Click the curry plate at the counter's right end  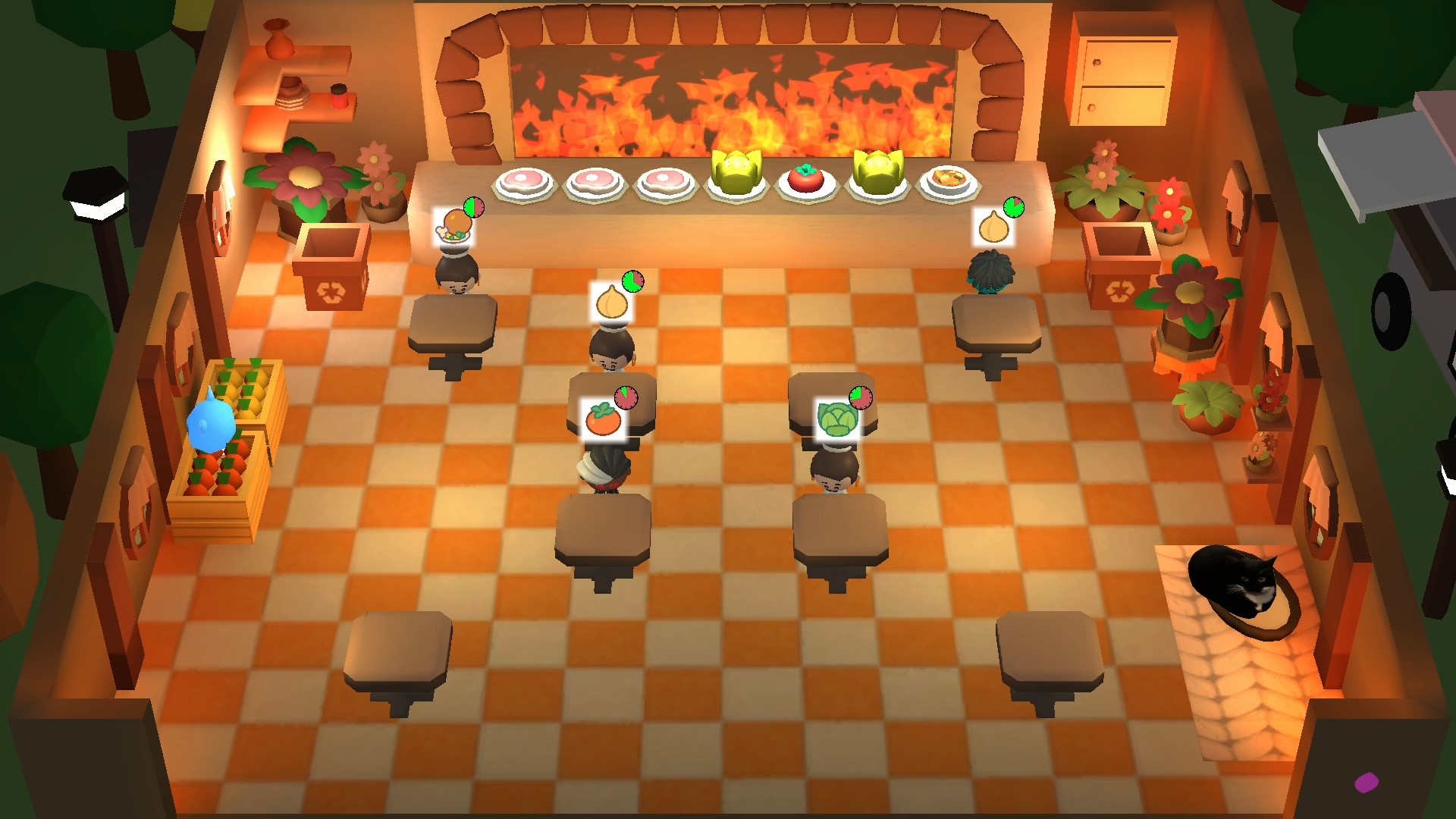949,180
